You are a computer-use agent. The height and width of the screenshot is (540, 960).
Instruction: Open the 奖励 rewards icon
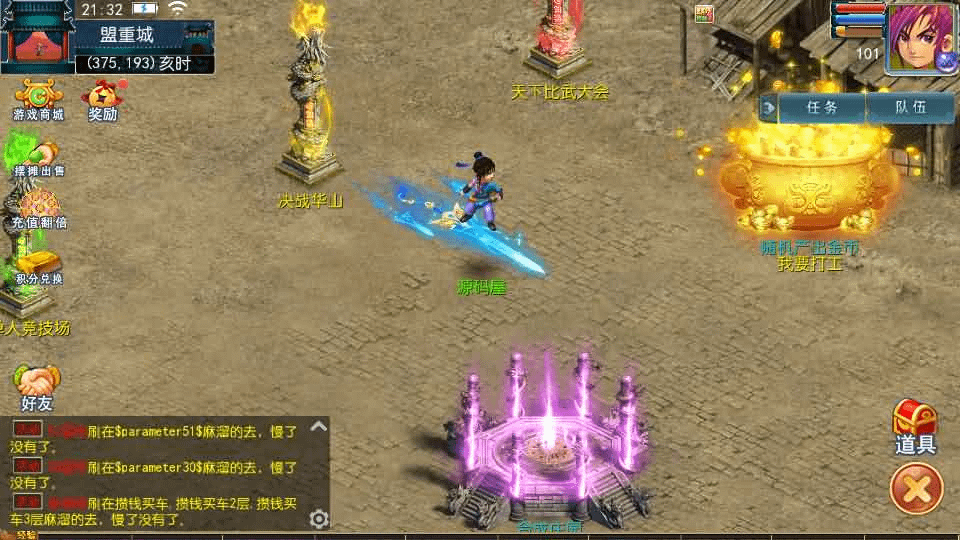(102, 100)
